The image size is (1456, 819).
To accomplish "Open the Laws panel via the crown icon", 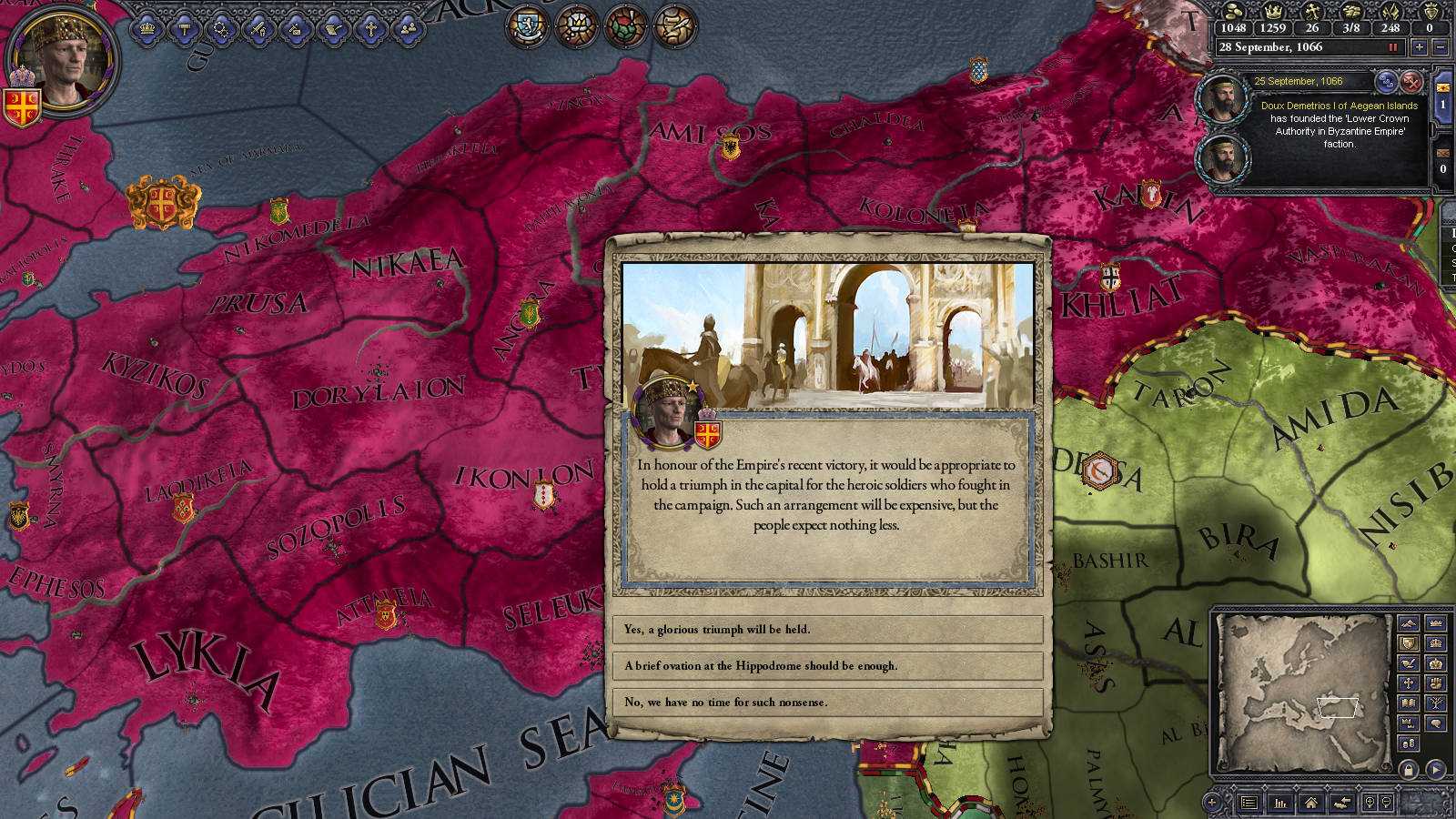I will (x=147, y=27).
